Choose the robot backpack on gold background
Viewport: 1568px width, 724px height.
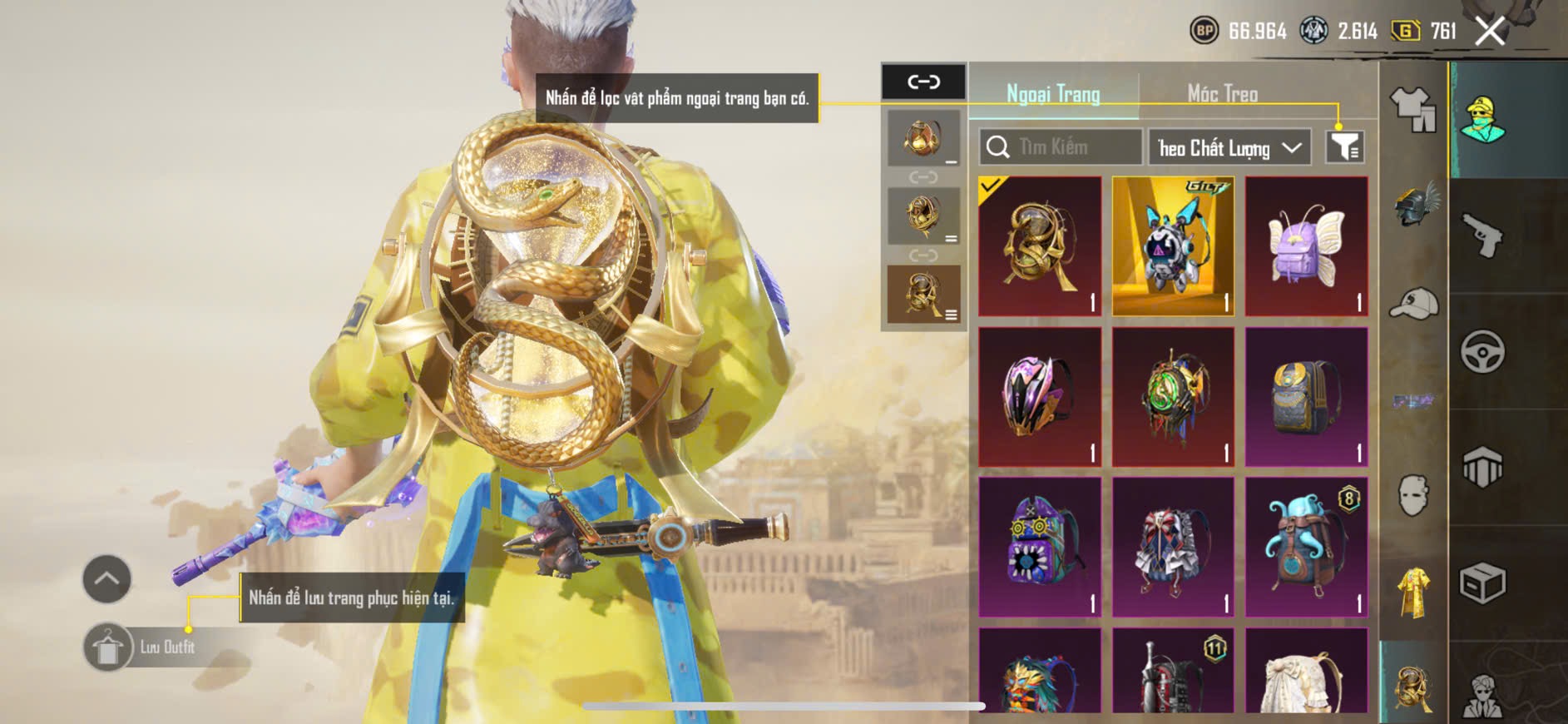coord(1173,246)
